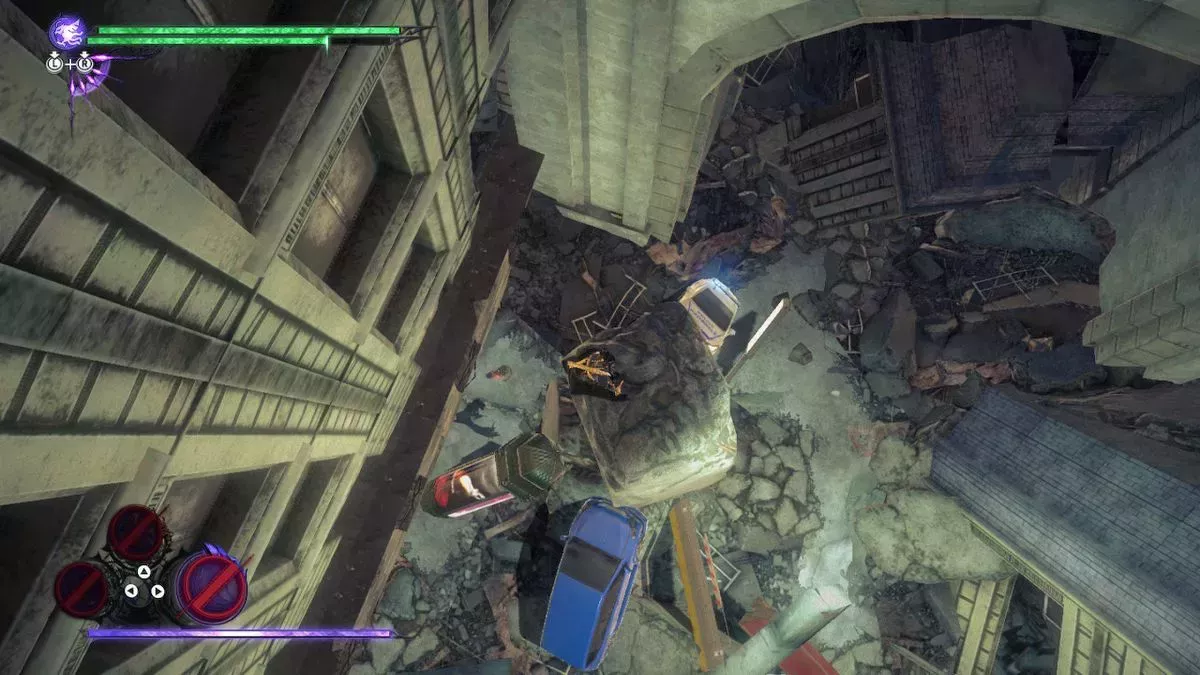Choose the large purple-ringed demon summon slot
The height and width of the screenshot is (675, 1200).
click(x=211, y=586)
